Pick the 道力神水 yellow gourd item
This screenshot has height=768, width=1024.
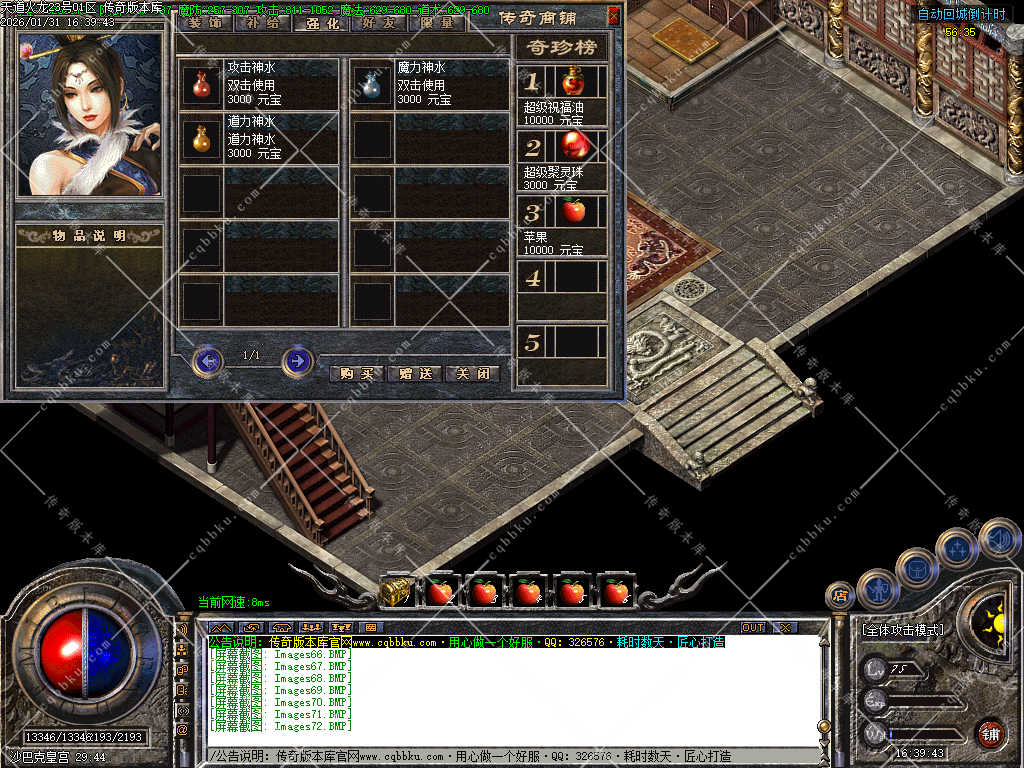point(201,139)
